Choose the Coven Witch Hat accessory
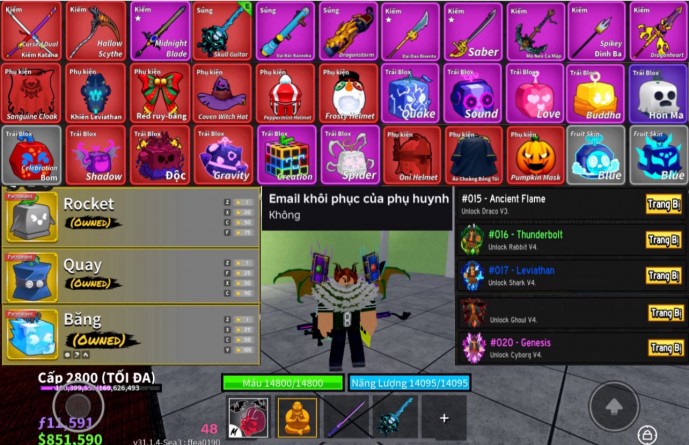This screenshot has height=445, width=689. 219,94
